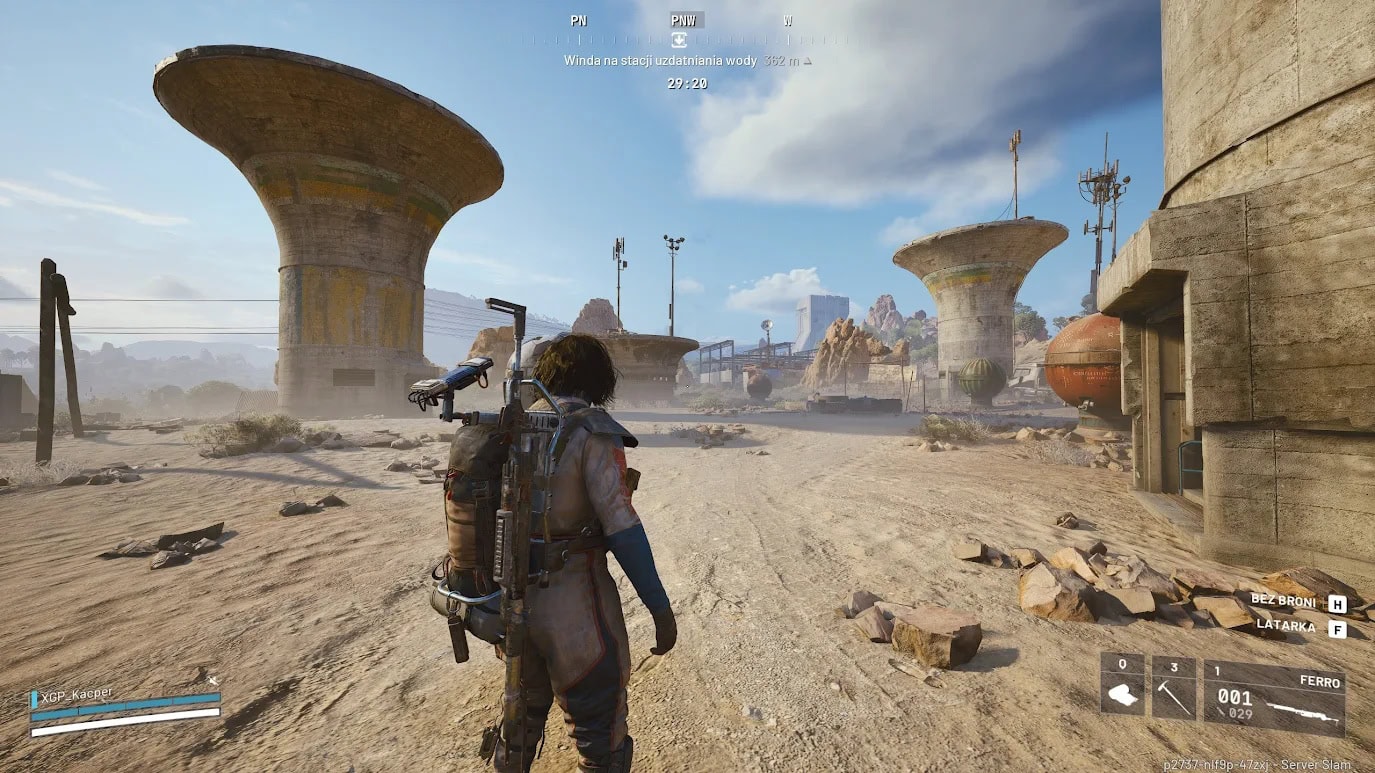Click the XGP_Kacper player name tag

coord(76,693)
